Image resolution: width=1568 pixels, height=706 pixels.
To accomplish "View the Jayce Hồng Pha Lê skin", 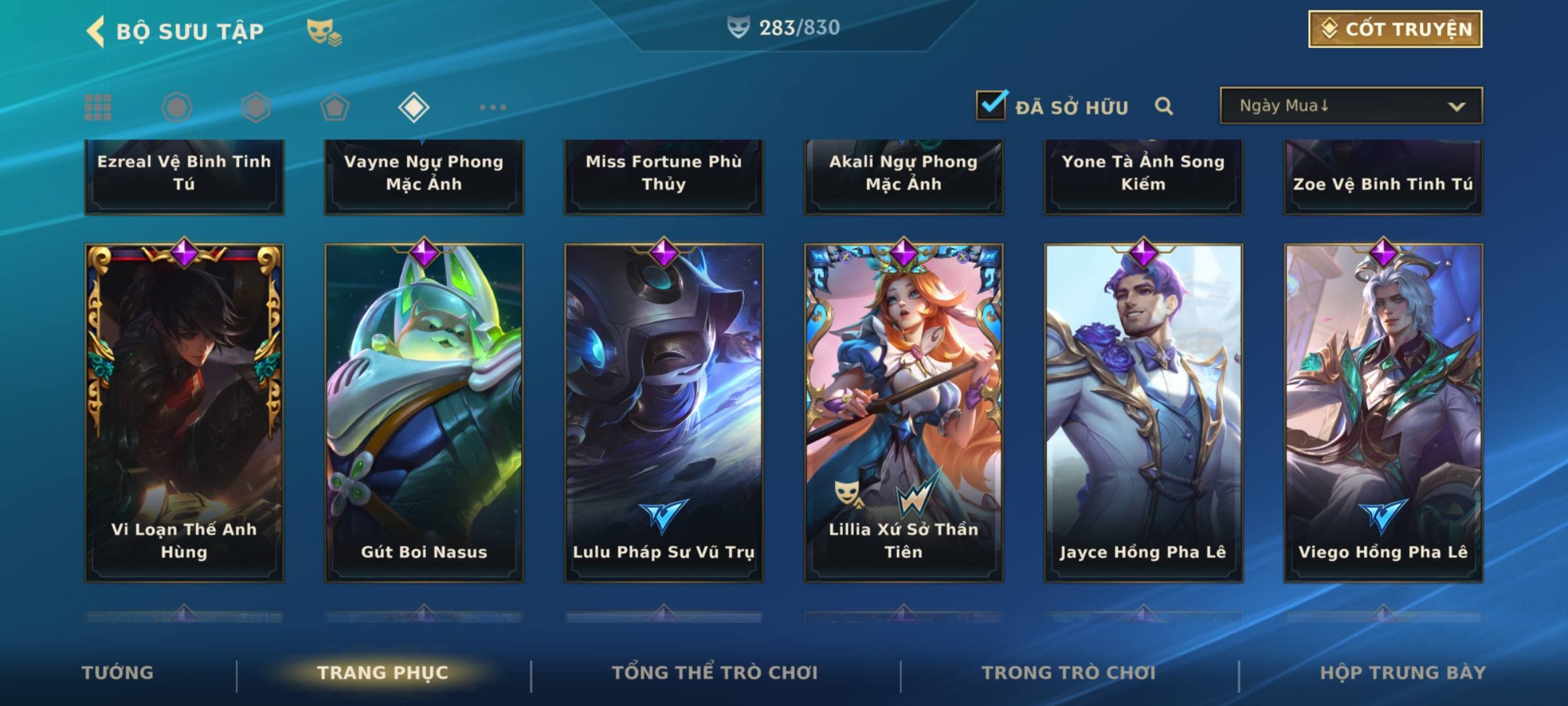I will click(1143, 412).
